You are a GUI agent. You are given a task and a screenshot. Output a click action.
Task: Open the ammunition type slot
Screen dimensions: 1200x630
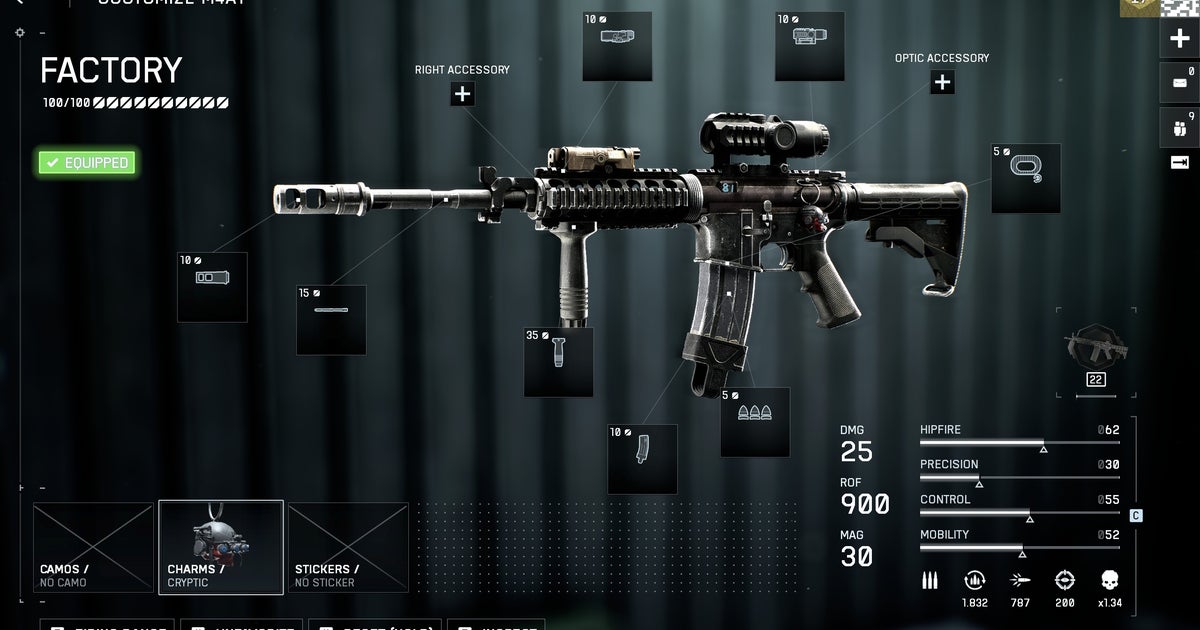point(755,422)
